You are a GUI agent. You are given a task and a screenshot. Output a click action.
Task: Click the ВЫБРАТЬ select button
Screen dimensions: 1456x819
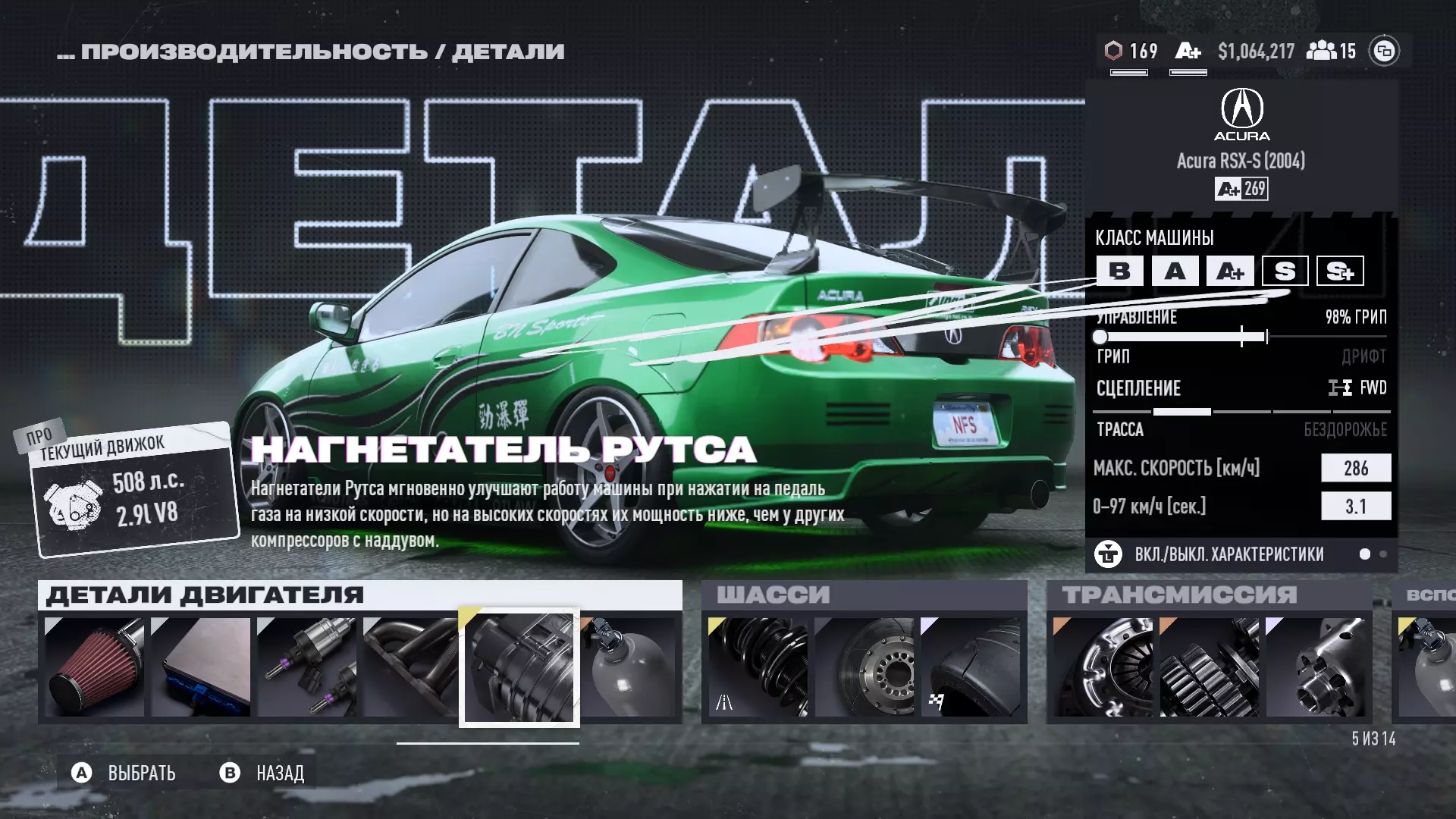pyautogui.click(x=125, y=773)
